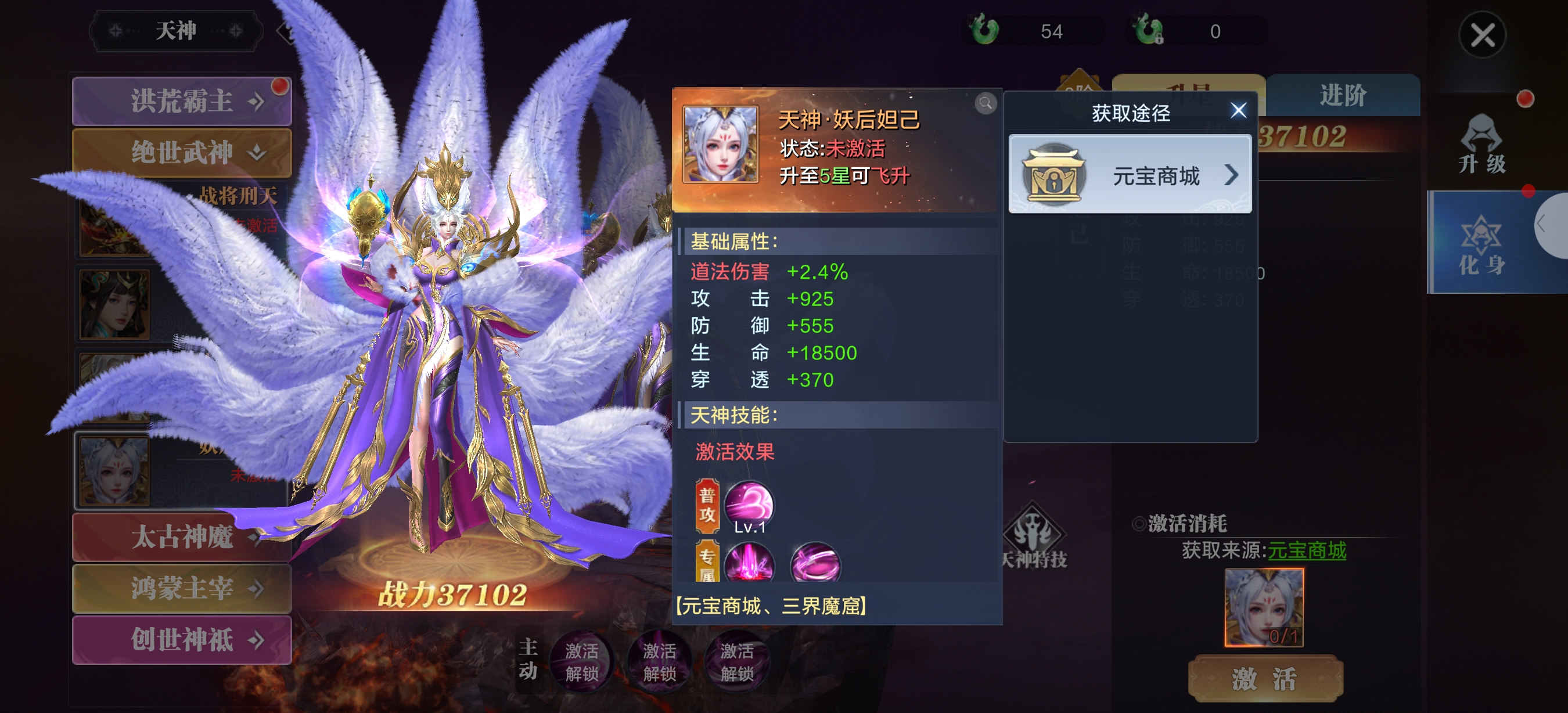
Task: Expand the 鸿蒙主宰 category
Action: point(181,588)
